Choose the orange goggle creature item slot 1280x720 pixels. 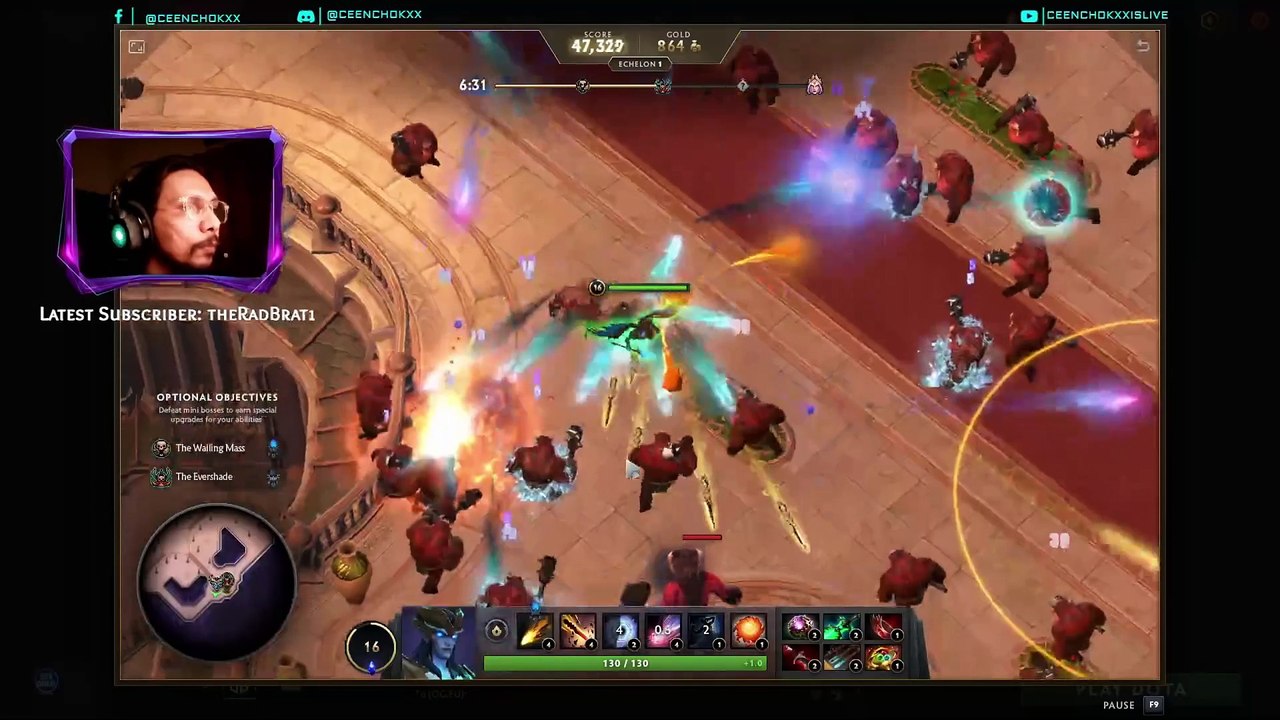point(884,658)
